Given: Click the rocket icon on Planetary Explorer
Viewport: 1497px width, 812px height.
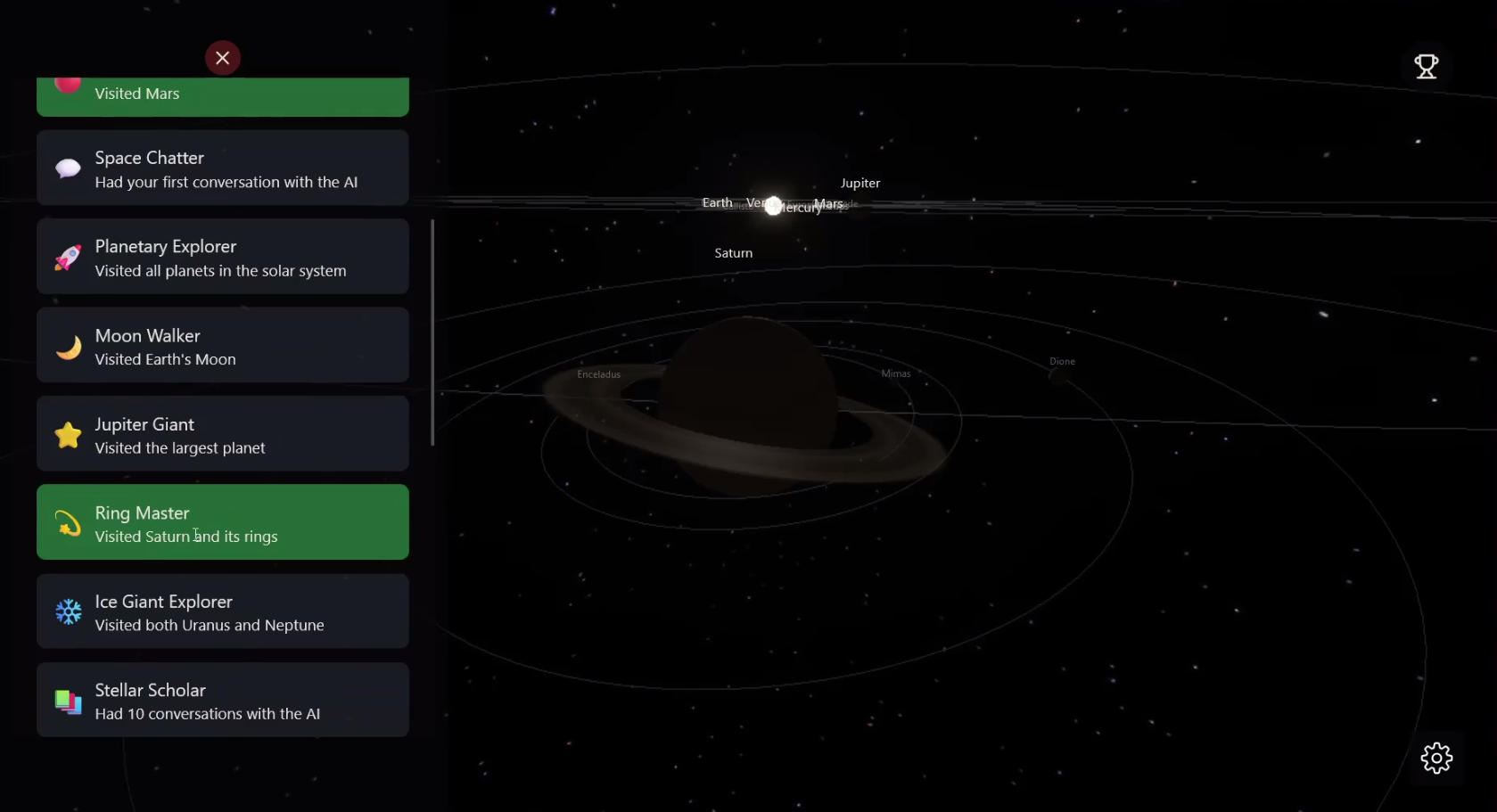Looking at the screenshot, I should coord(68,257).
